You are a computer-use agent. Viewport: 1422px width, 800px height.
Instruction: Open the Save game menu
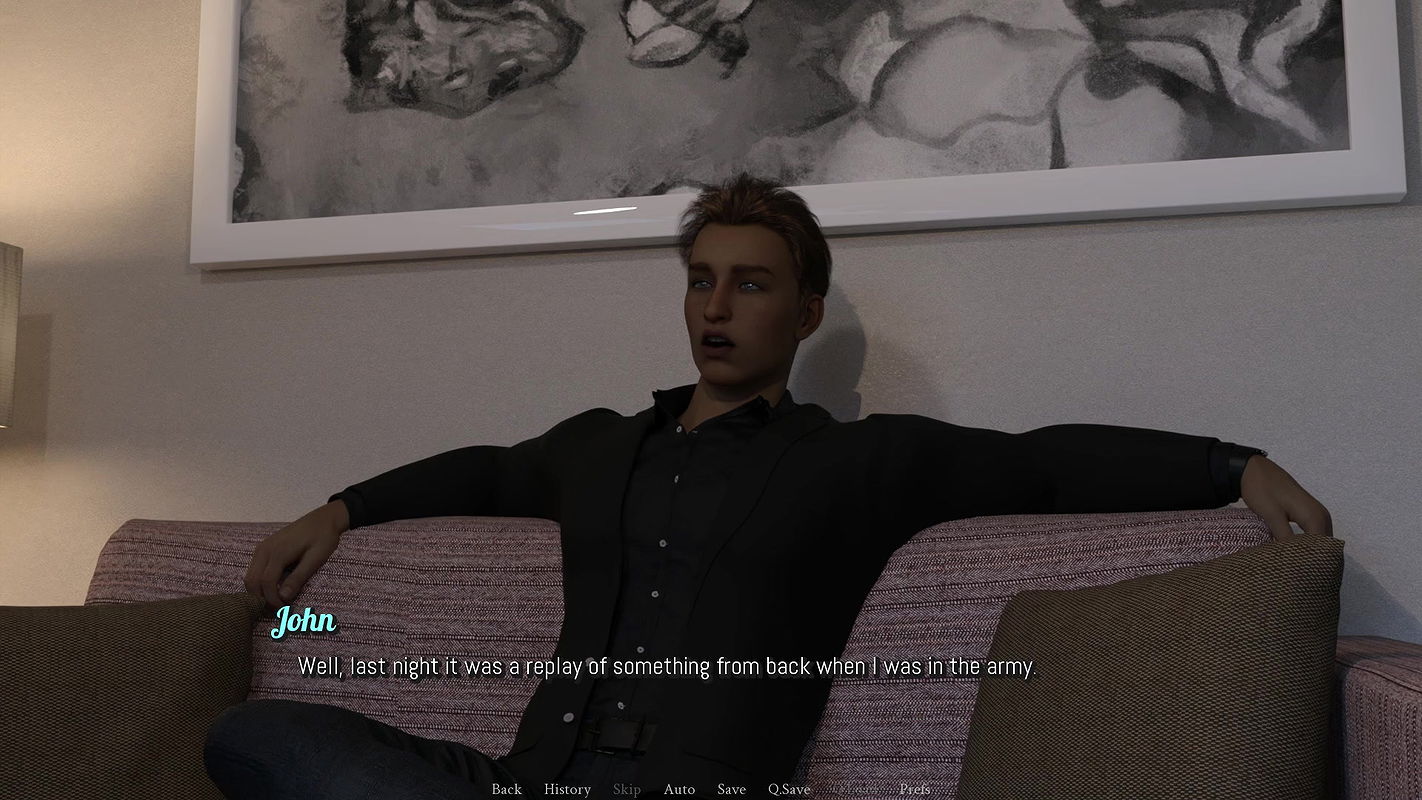click(731, 789)
